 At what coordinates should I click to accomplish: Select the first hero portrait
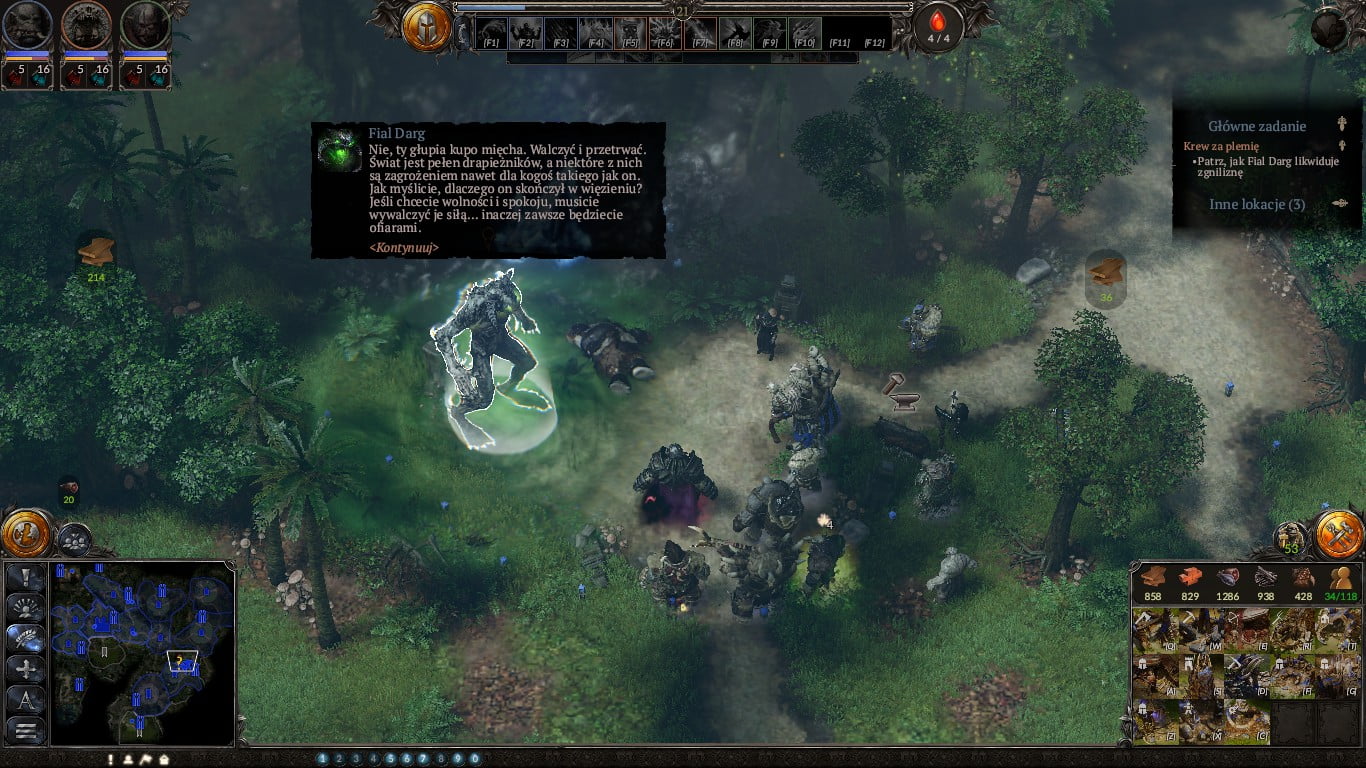[x=26, y=27]
